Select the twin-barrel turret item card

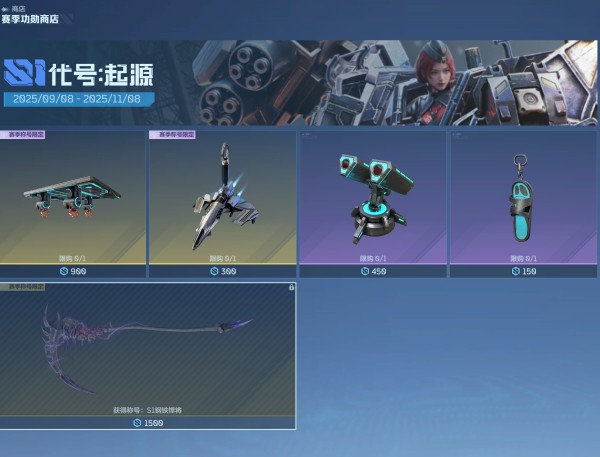point(372,195)
